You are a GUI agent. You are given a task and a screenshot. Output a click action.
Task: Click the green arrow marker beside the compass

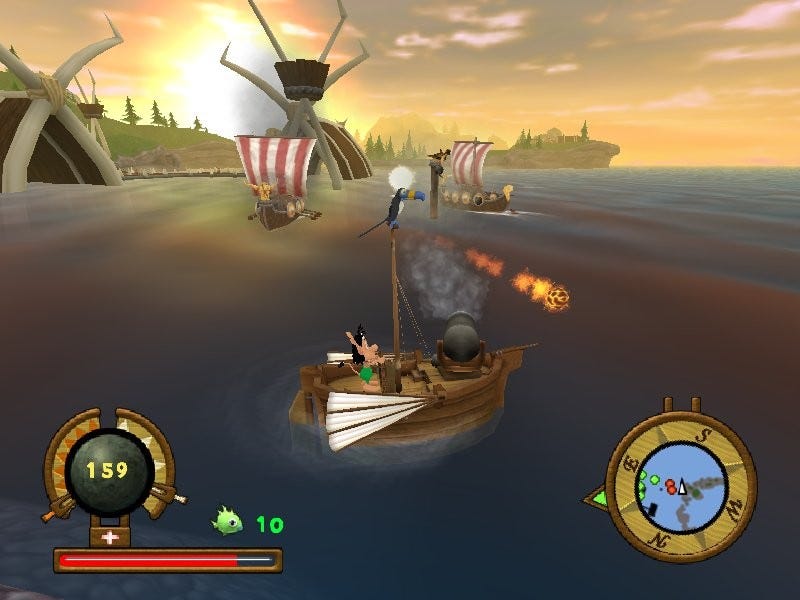(x=597, y=495)
